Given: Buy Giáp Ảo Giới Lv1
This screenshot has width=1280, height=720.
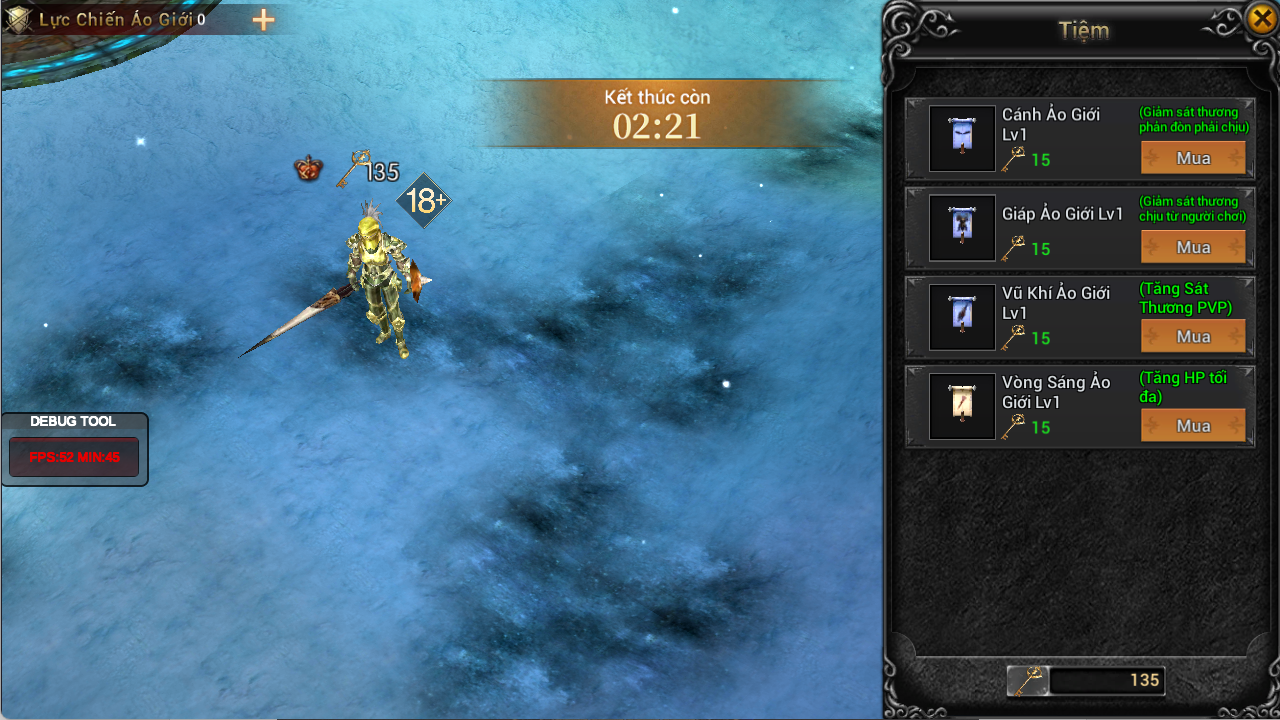Looking at the screenshot, I should pos(1193,247).
